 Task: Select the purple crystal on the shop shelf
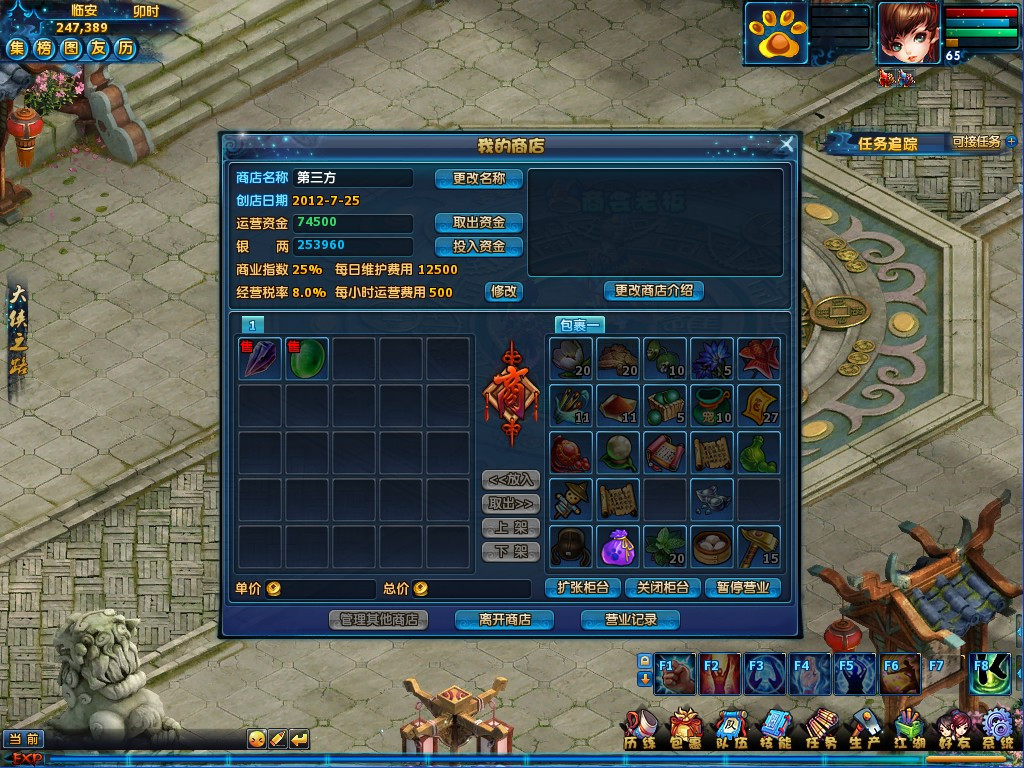[x=260, y=358]
